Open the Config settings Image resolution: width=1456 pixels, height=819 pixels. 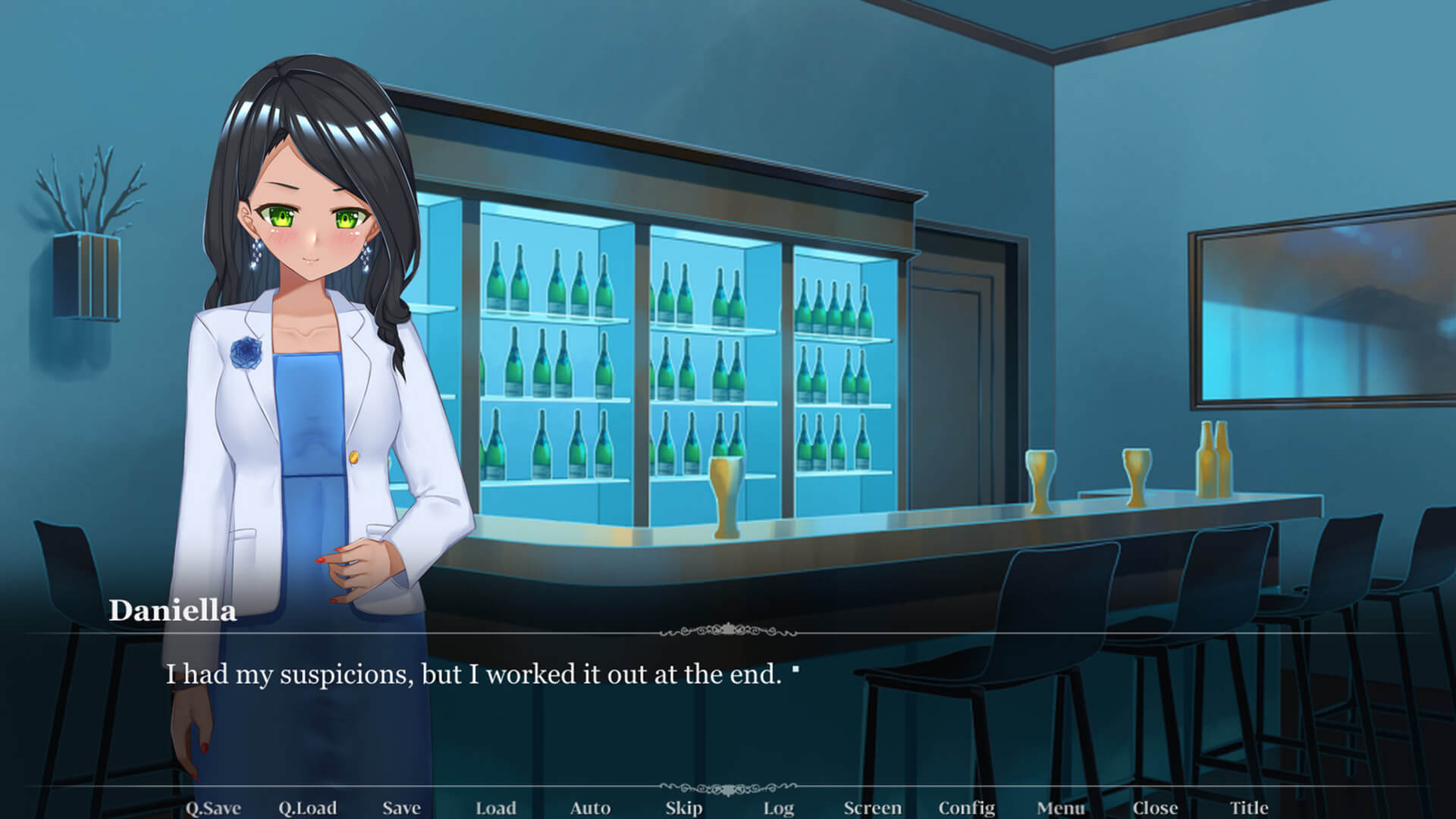967,808
